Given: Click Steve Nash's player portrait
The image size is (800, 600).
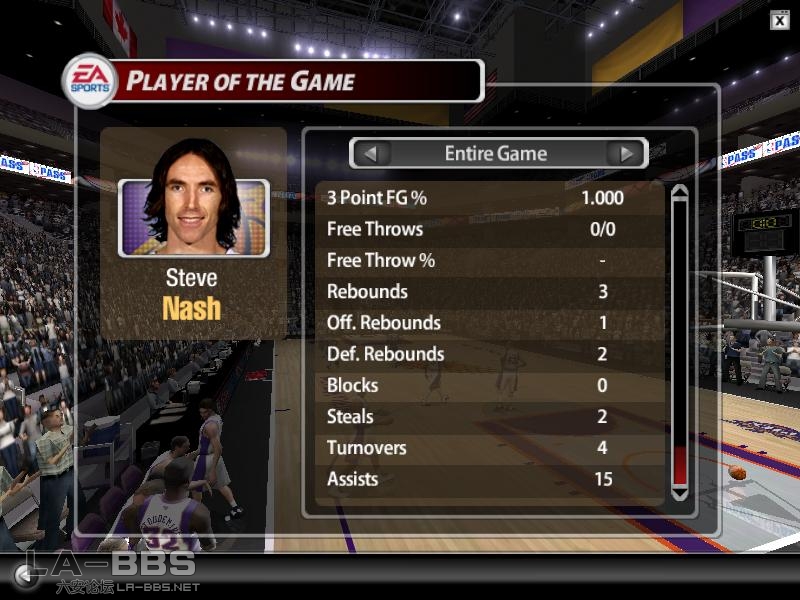Looking at the screenshot, I should pyautogui.click(x=194, y=217).
